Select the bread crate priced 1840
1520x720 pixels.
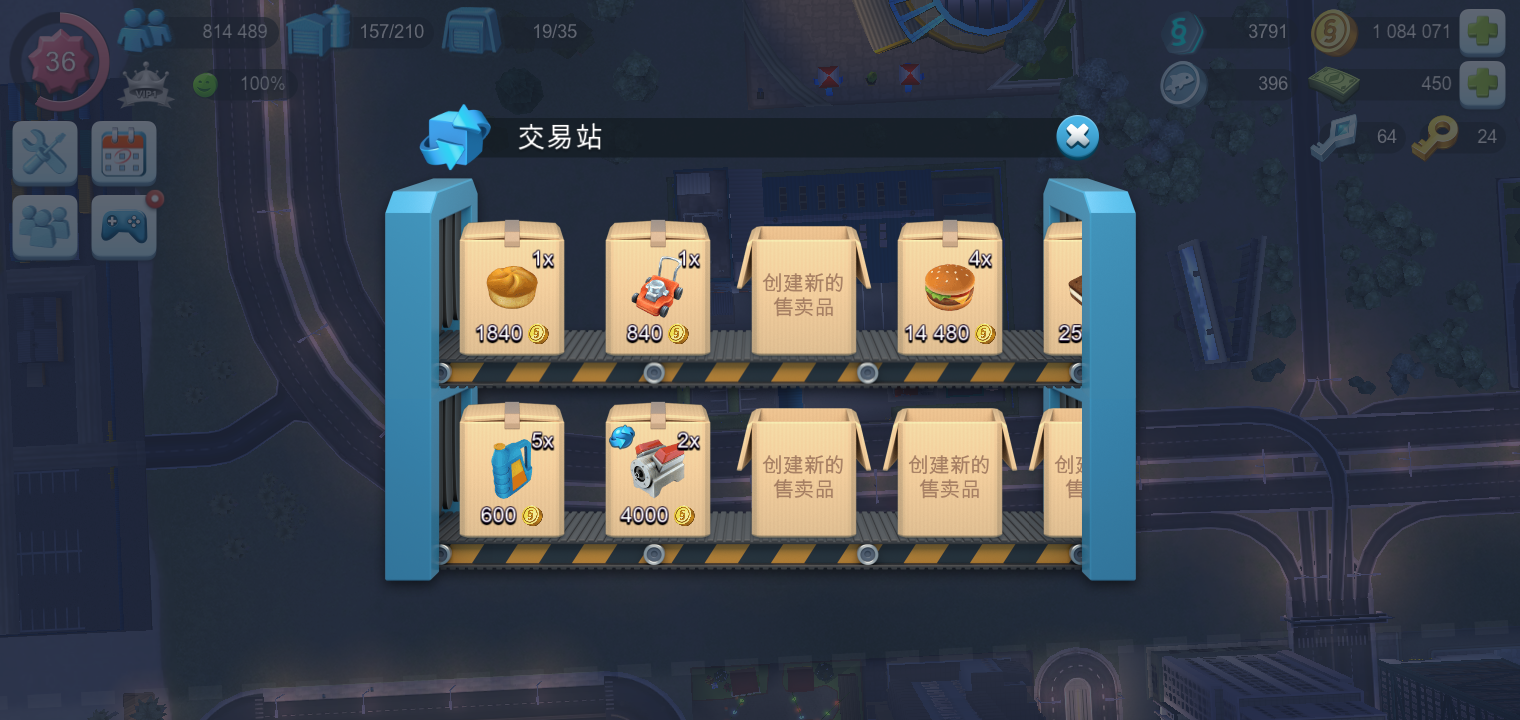tap(511, 290)
